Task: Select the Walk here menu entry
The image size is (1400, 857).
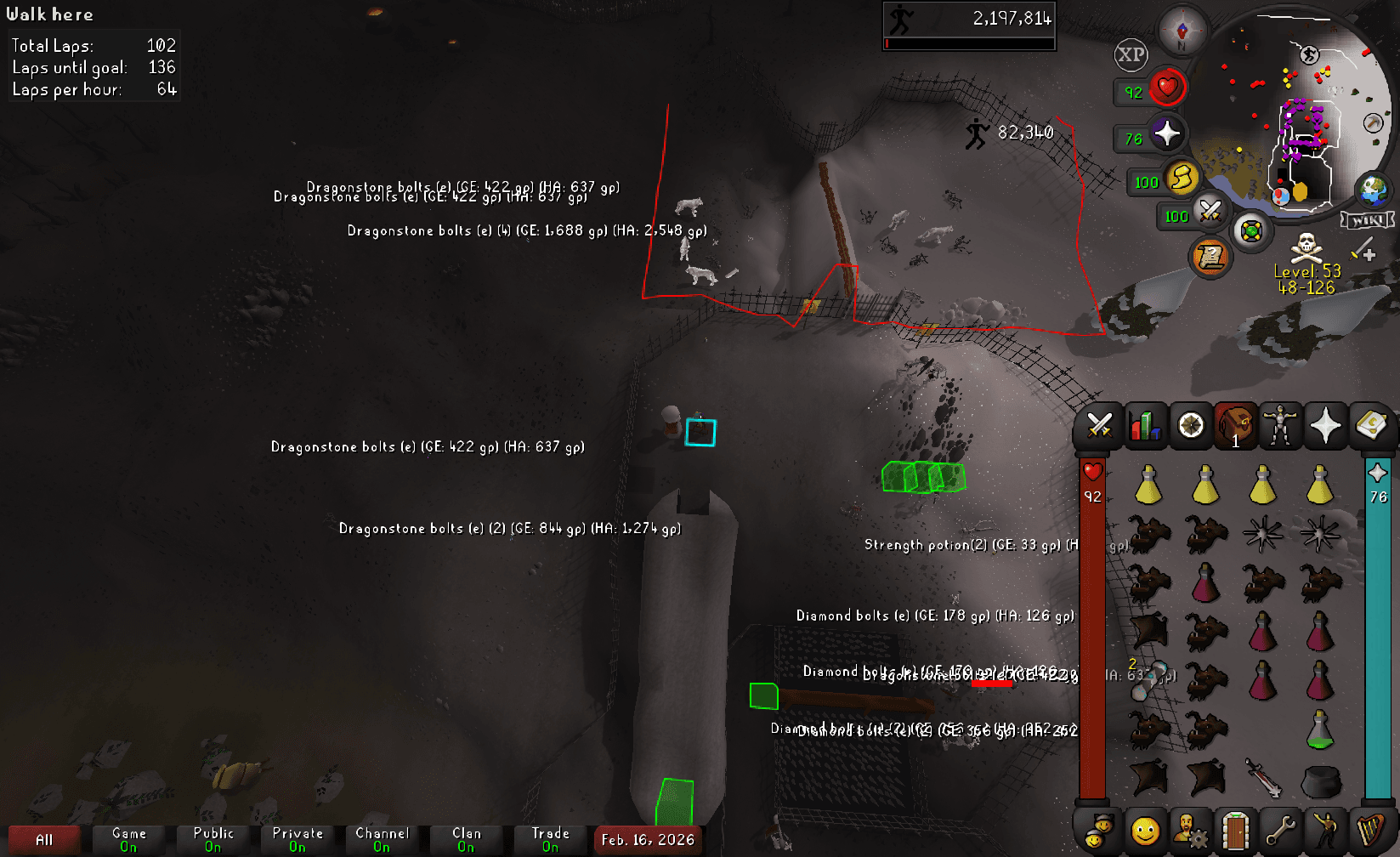Action: tap(51, 14)
